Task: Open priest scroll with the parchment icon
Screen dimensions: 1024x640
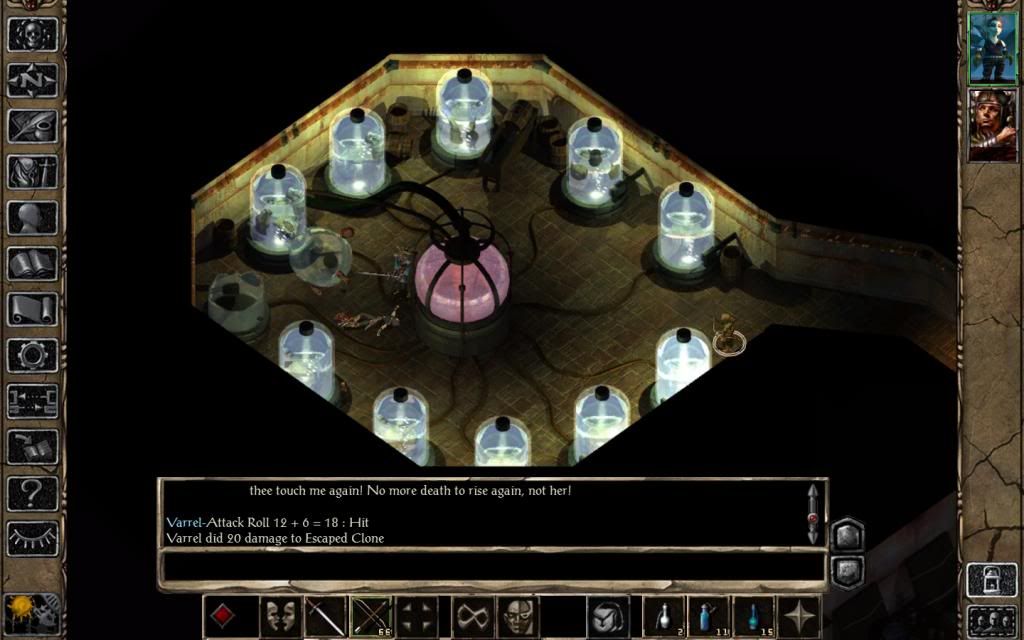Action: click(32, 309)
